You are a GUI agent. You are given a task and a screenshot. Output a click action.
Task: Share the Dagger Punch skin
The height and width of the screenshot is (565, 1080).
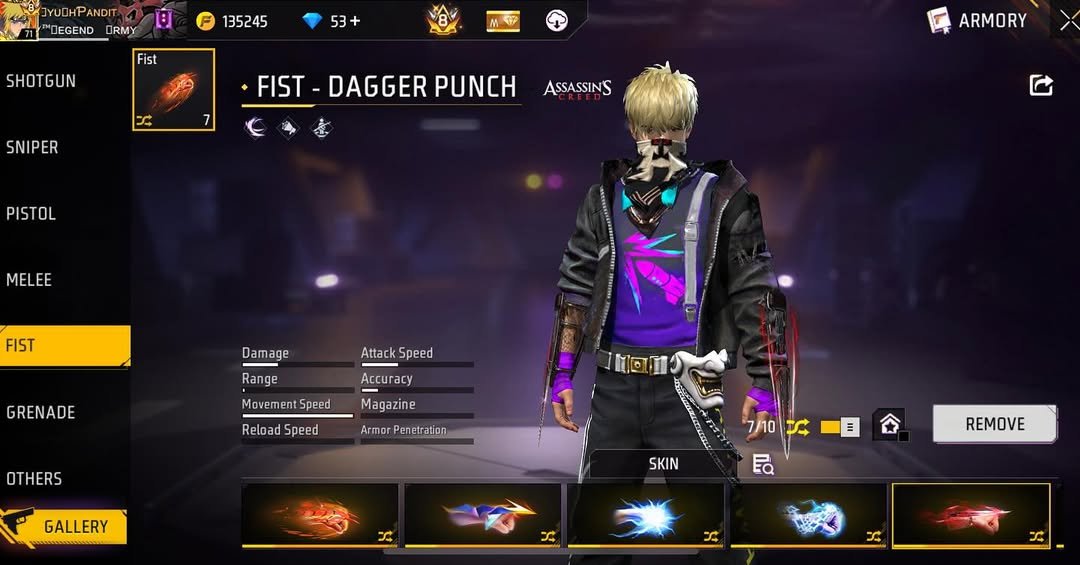[x=1041, y=86]
